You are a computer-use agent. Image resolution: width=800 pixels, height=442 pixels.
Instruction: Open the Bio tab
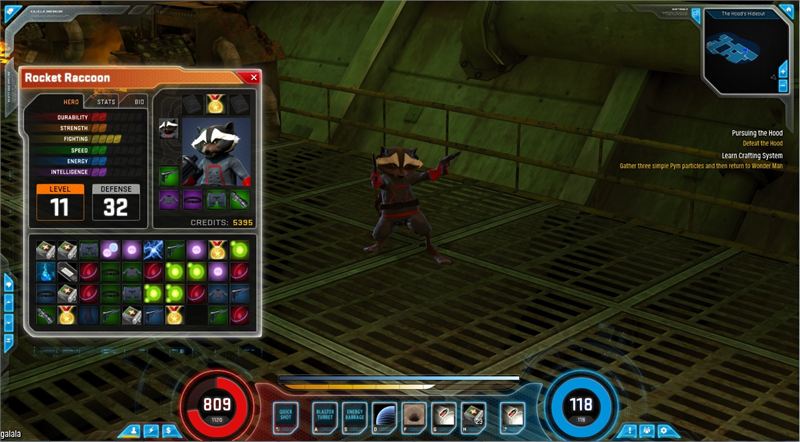(x=139, y=102)
